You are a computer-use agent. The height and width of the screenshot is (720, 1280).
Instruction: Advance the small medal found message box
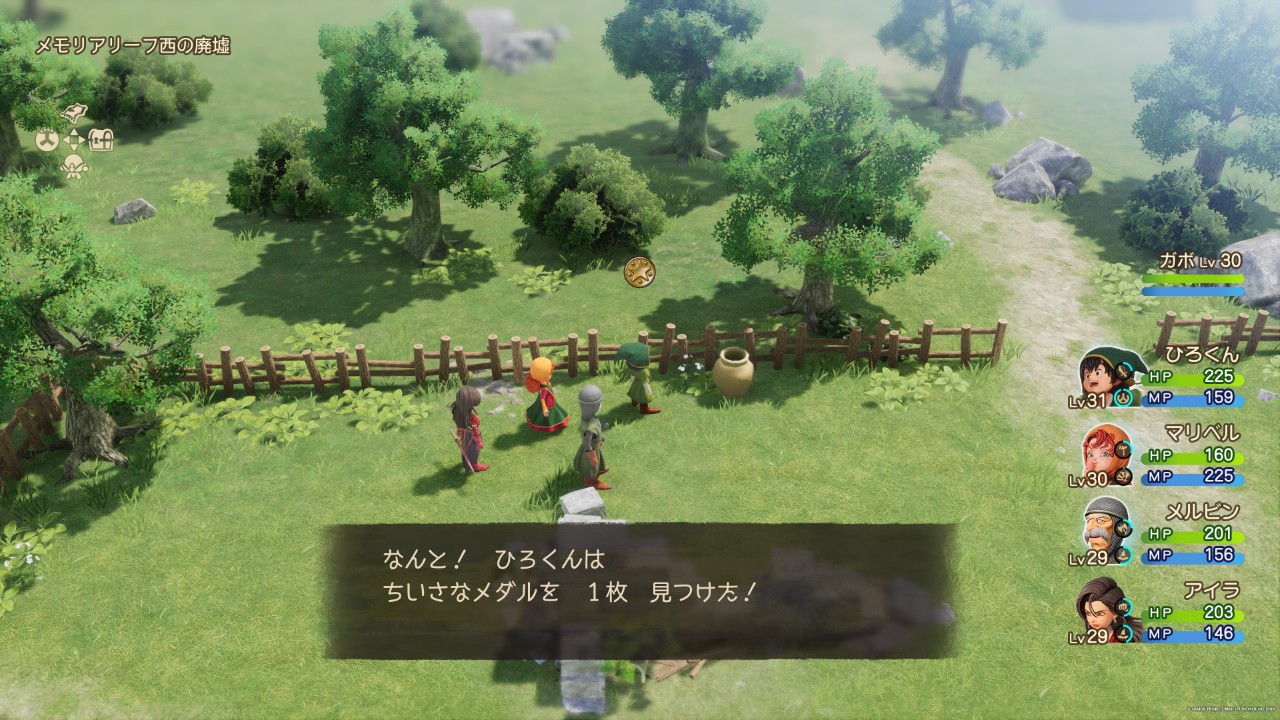click(640, 590)
